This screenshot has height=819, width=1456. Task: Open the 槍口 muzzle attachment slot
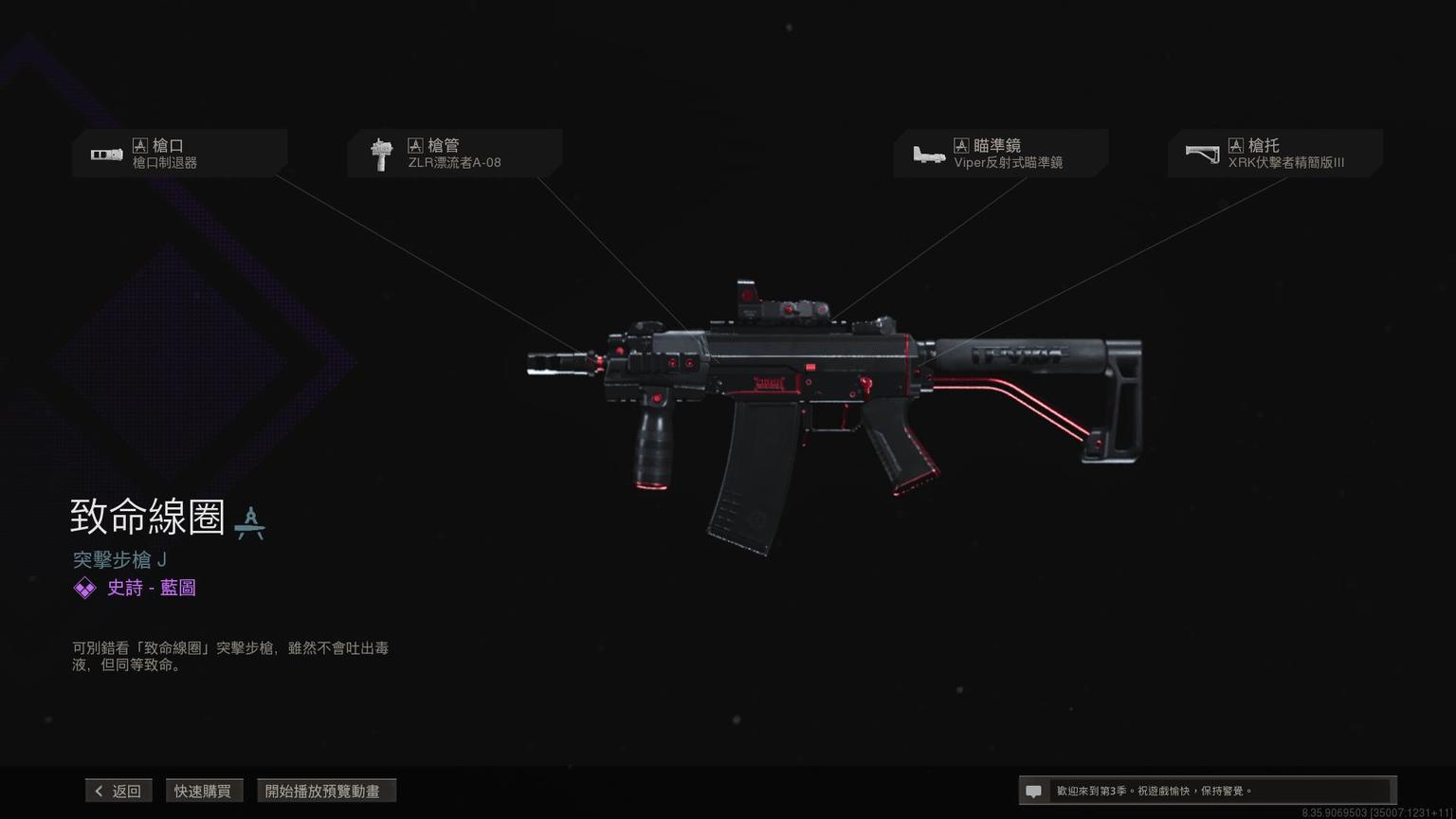click(179, 154)
